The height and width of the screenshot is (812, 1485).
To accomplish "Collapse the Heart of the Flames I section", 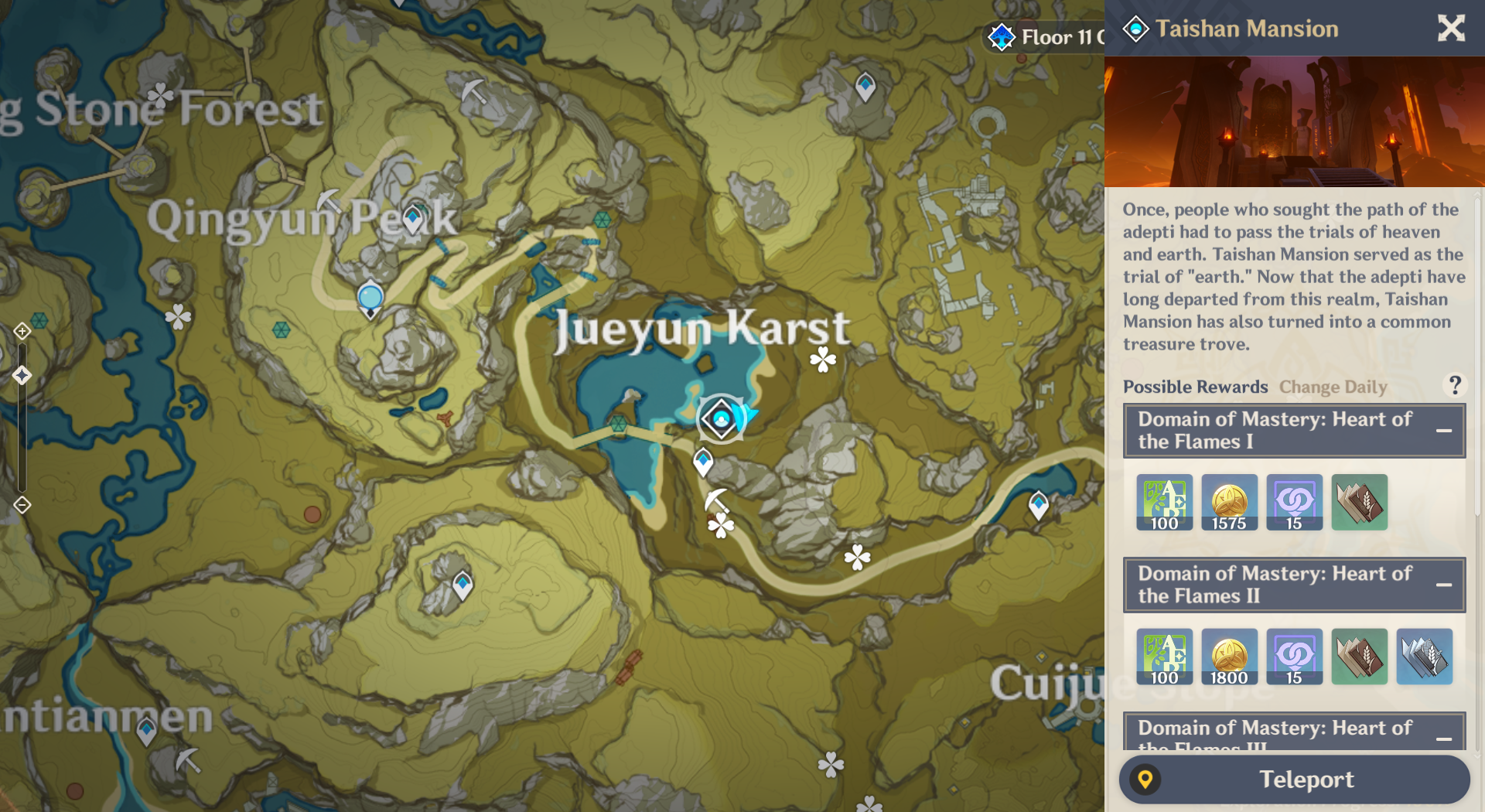I will click(x=1443, y=431).
